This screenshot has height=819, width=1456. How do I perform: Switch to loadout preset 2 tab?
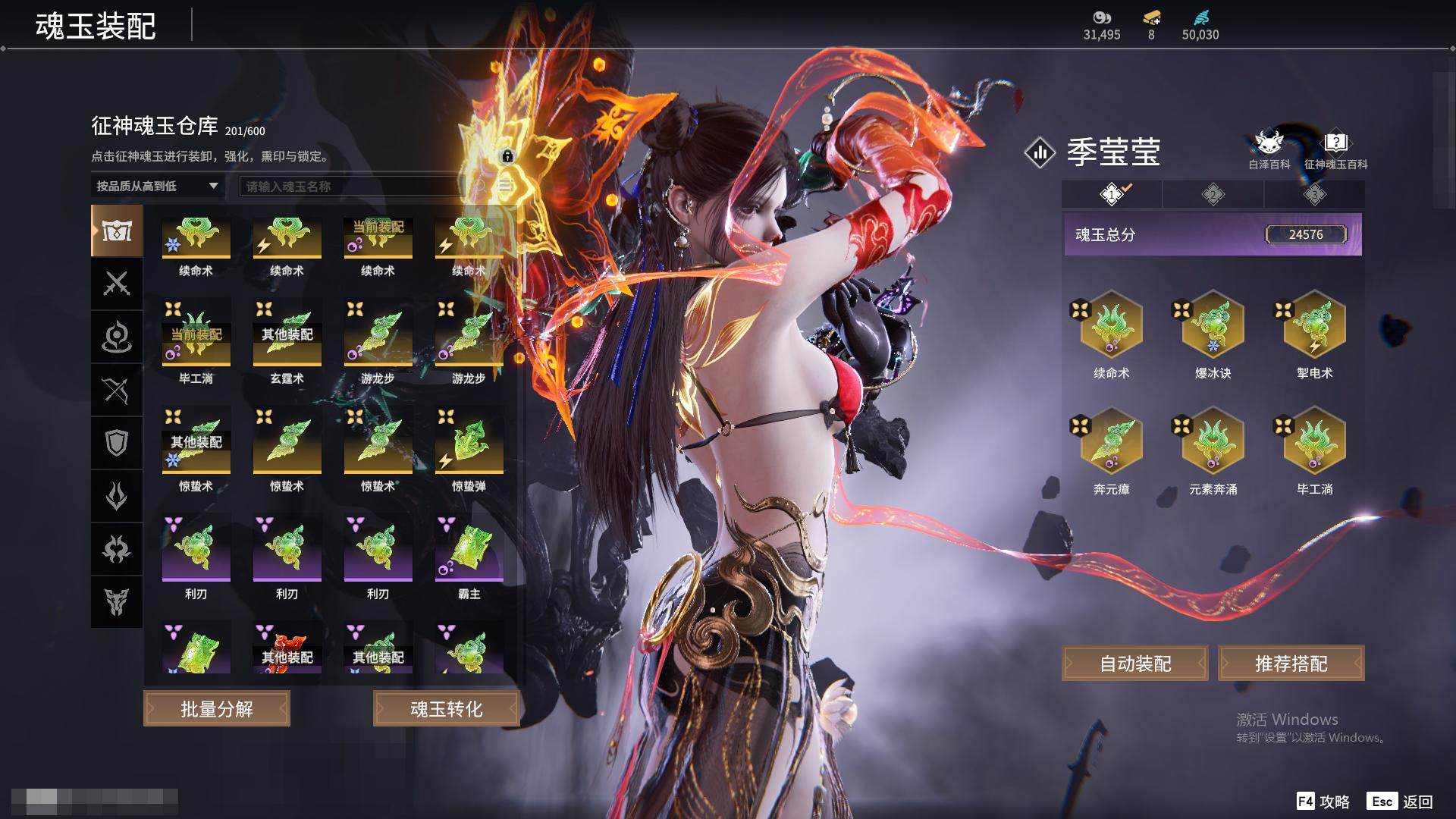pyautogui.click(x=1213, y=195)
